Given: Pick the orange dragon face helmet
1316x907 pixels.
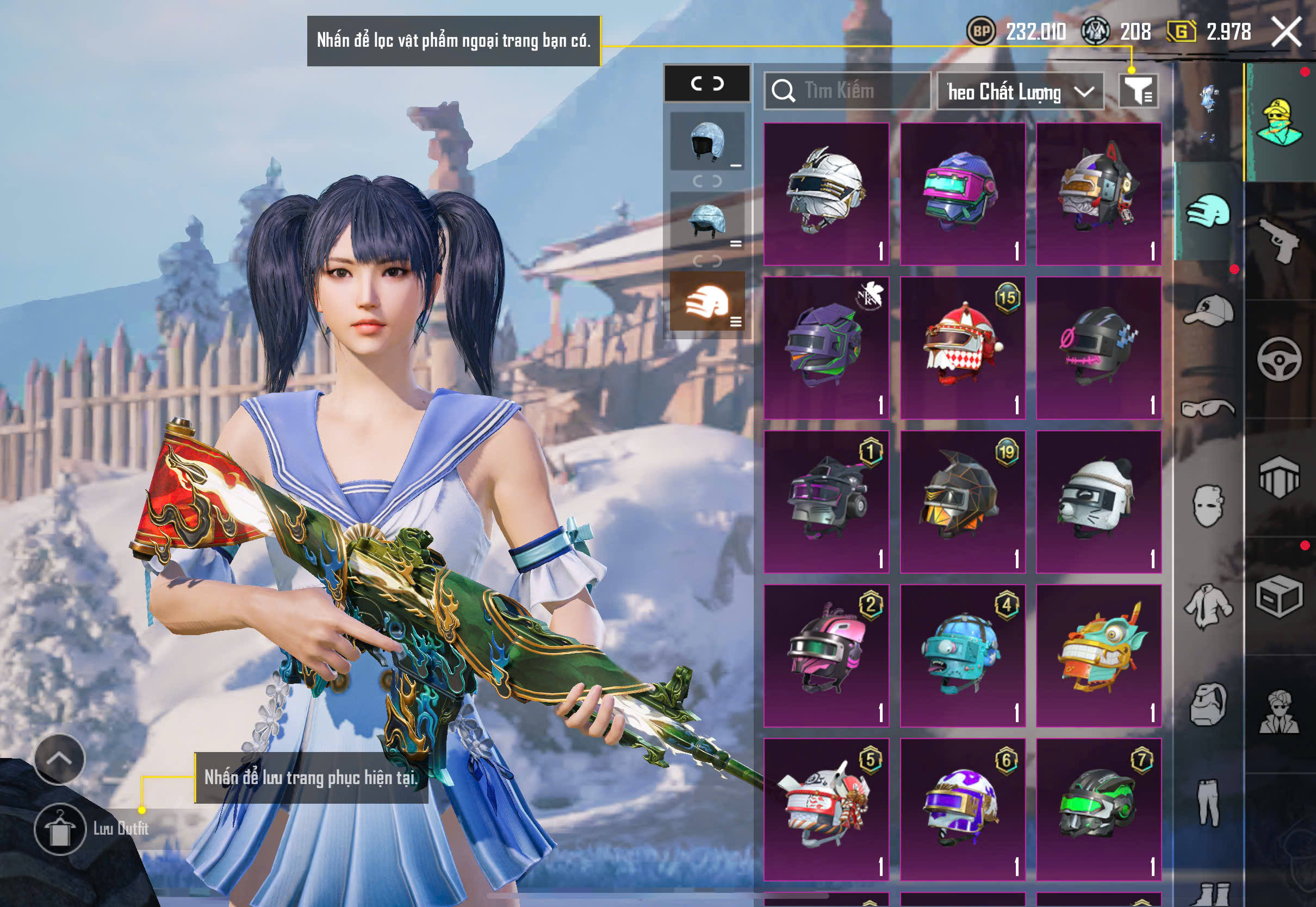Looking at the screenshot, I should [1098, 655].
